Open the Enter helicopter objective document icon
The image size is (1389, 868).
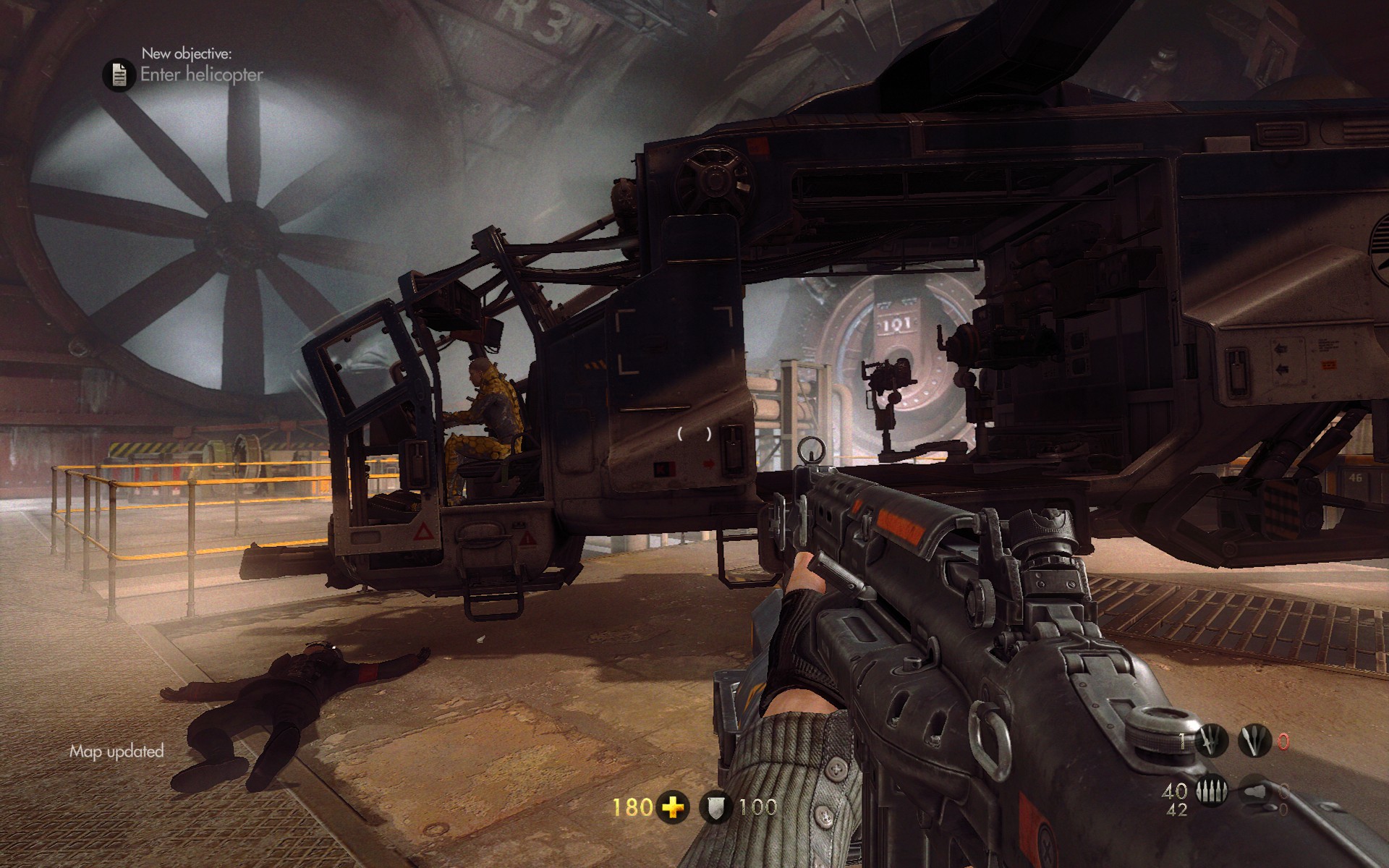[x=119, y=75]
